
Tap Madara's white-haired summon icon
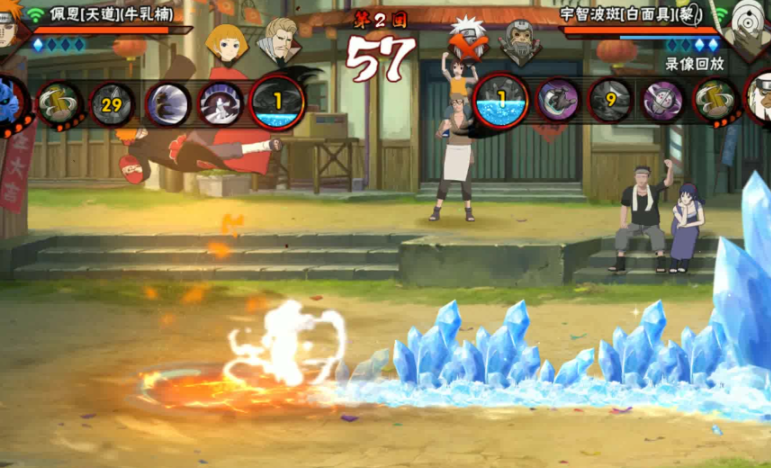pyautogui.click(x=759, y=99)
